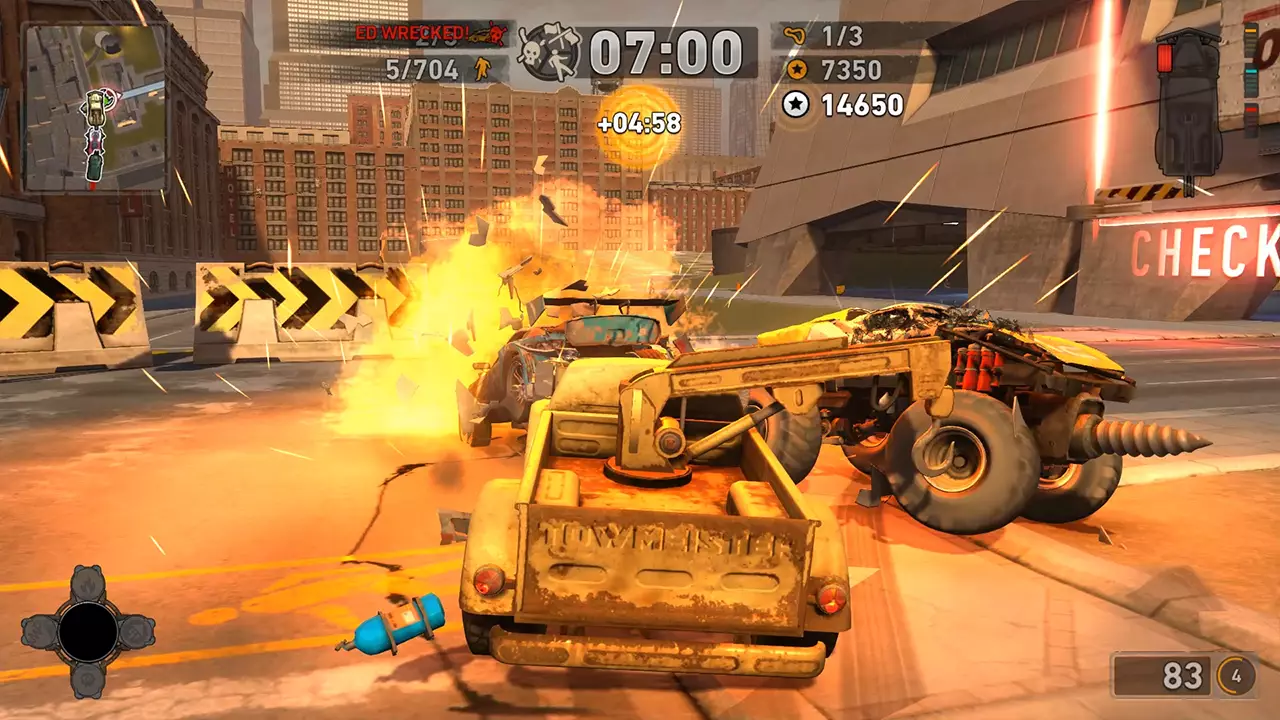Open the center hub of the power-up selector
This screenshot has height=720, width=1280.
[90, 630]
